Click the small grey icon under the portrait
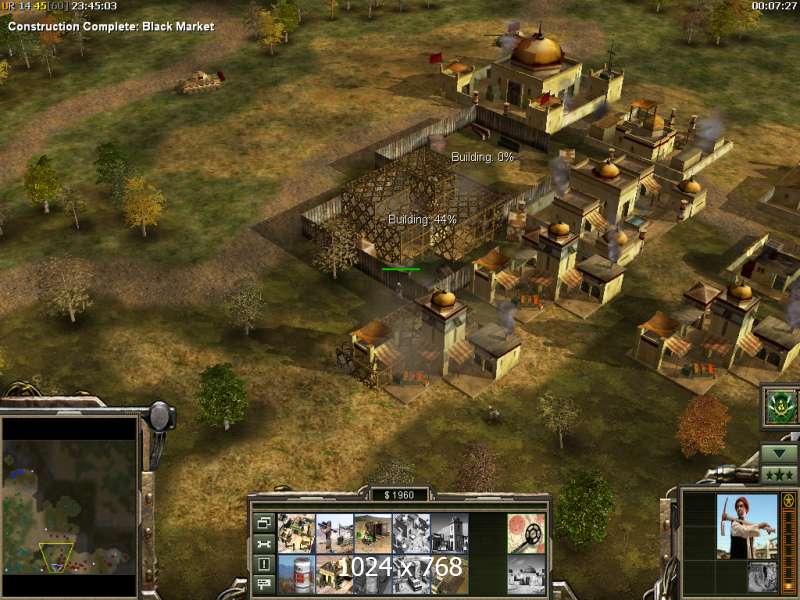 click(761, 575)
